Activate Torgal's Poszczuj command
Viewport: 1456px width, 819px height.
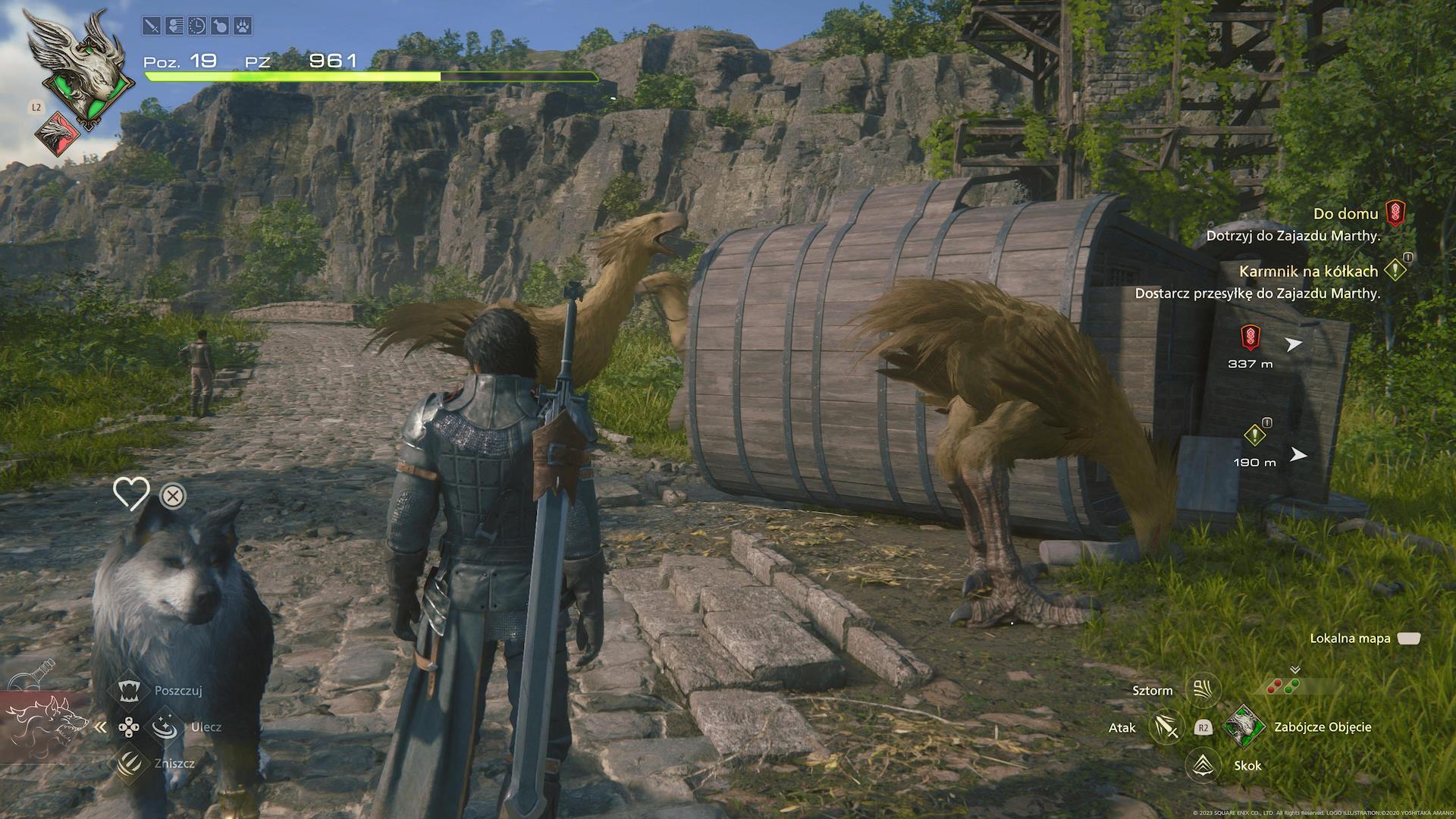tap(130, 691)
